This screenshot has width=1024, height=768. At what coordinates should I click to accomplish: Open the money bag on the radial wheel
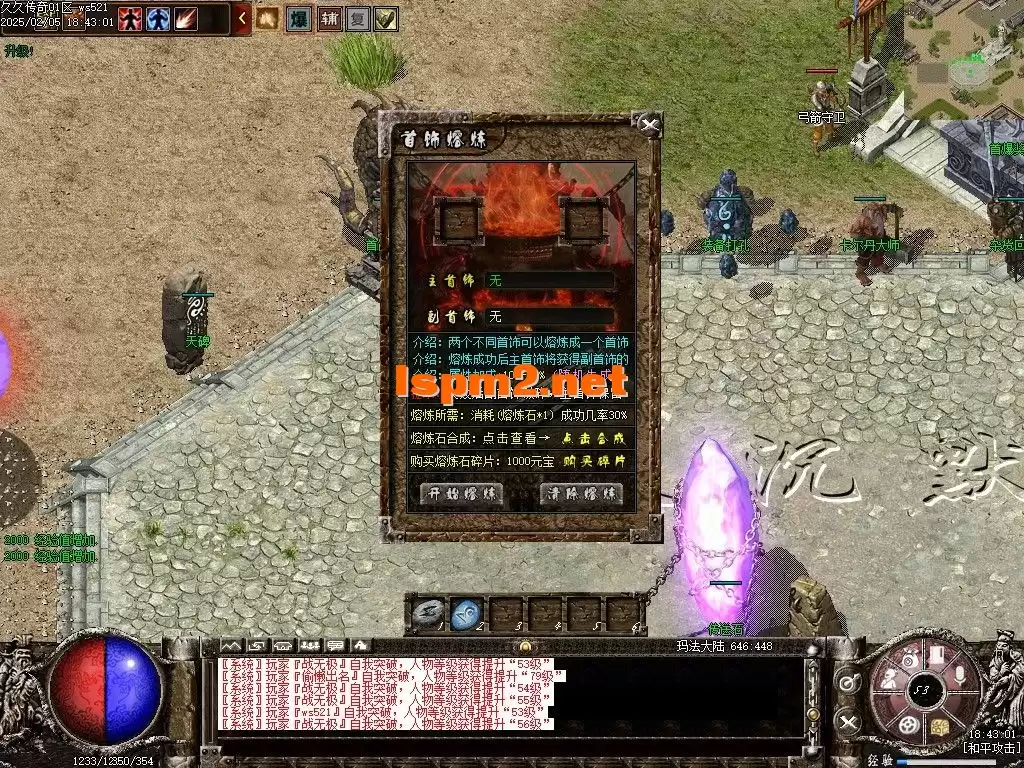pyautogui.click(x=908, y=658)
